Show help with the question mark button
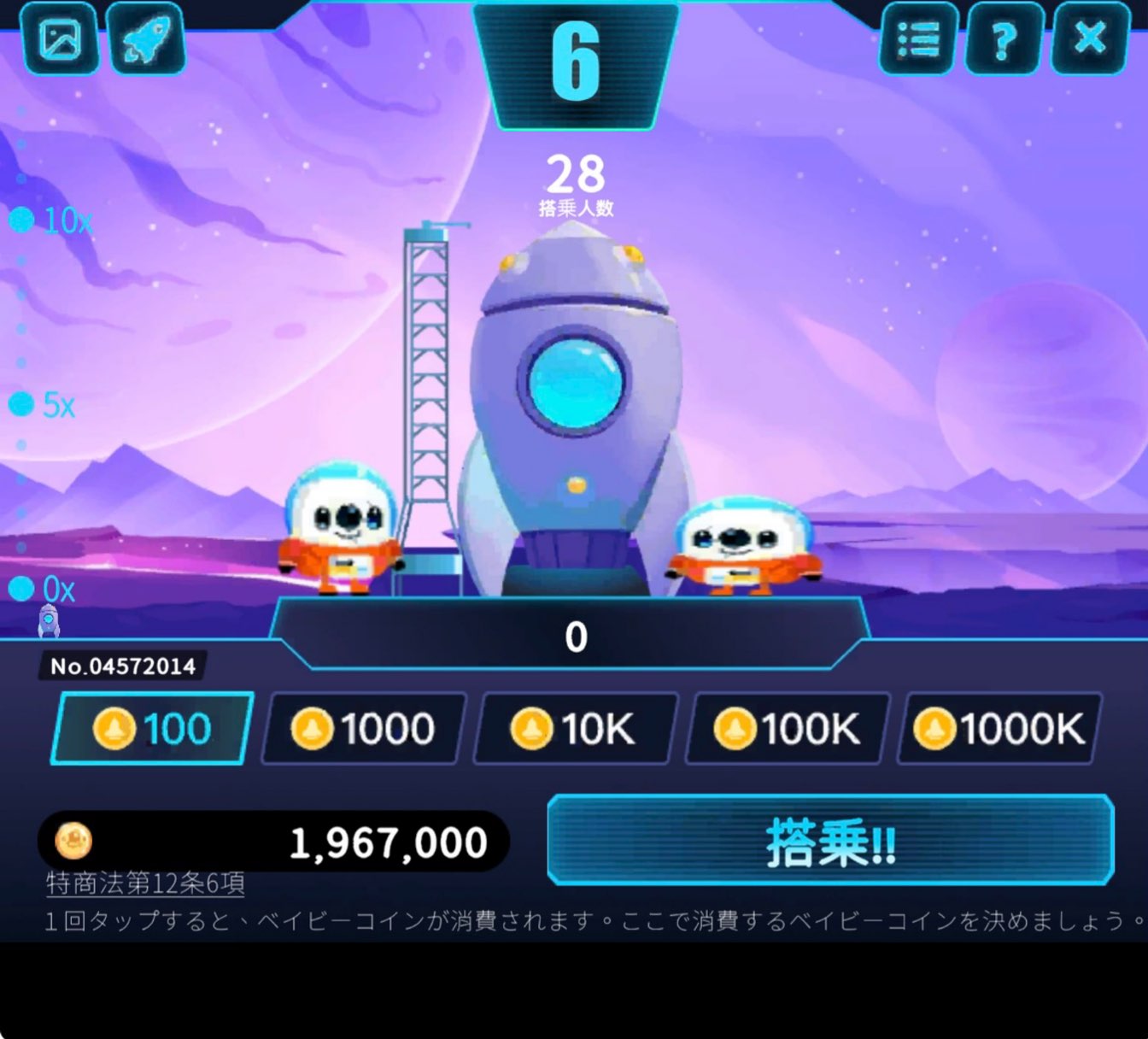This screenshot has height=1039, width=1148. 1004,38
